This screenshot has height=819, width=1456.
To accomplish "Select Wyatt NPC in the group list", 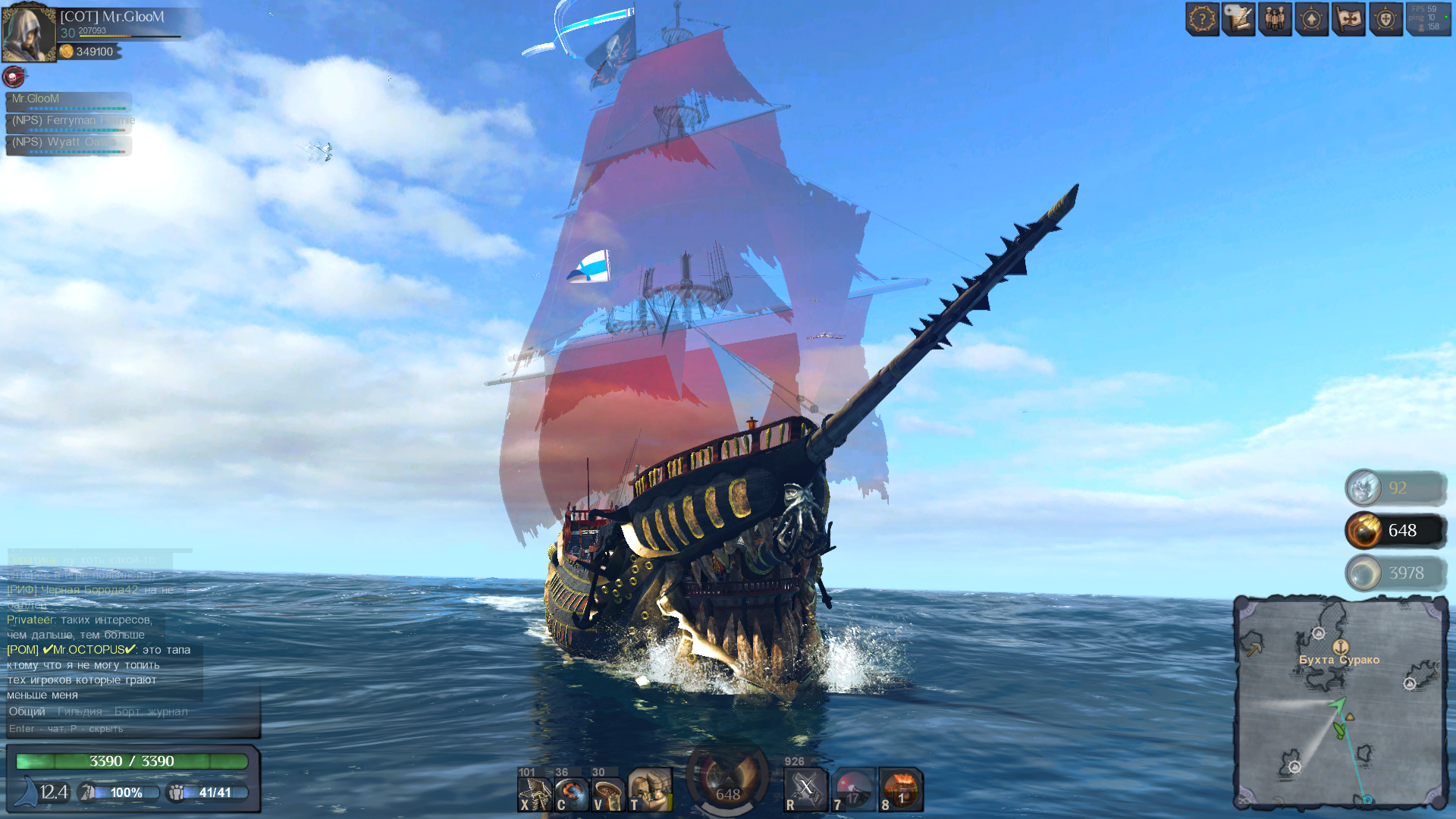I will tap(68, 143).
